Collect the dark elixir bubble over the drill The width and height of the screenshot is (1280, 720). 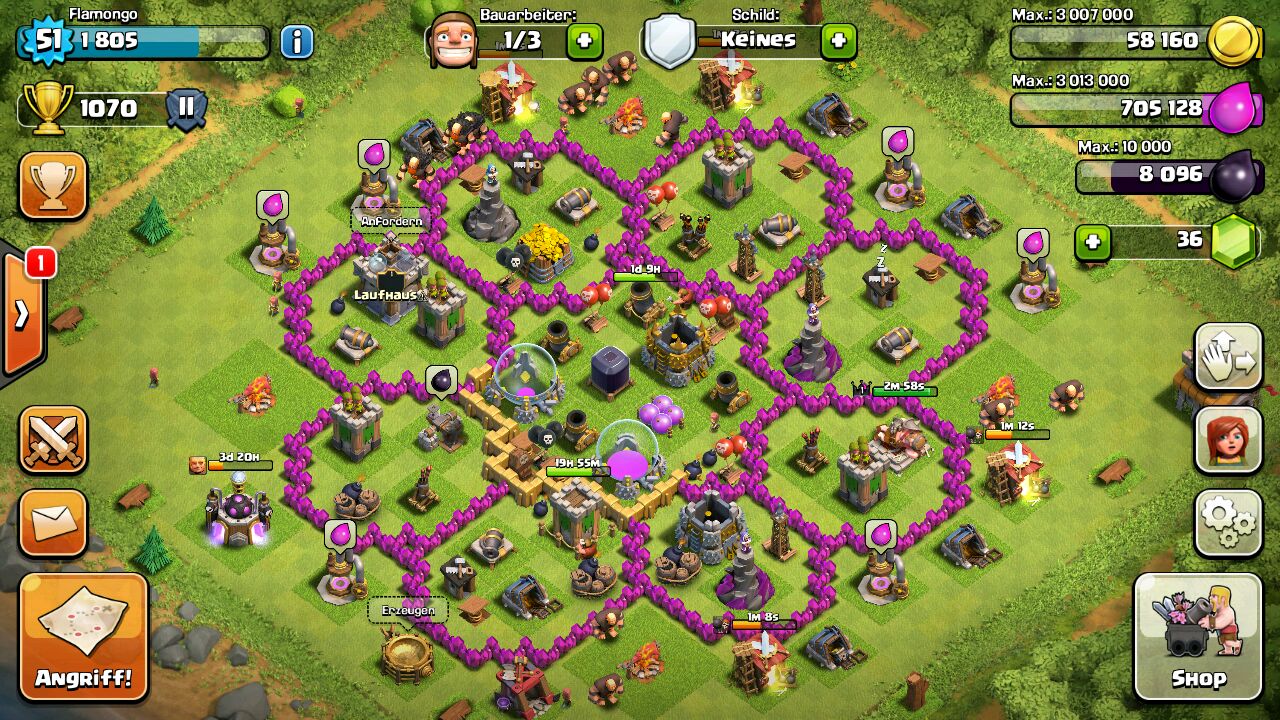(x=441, y=381)
